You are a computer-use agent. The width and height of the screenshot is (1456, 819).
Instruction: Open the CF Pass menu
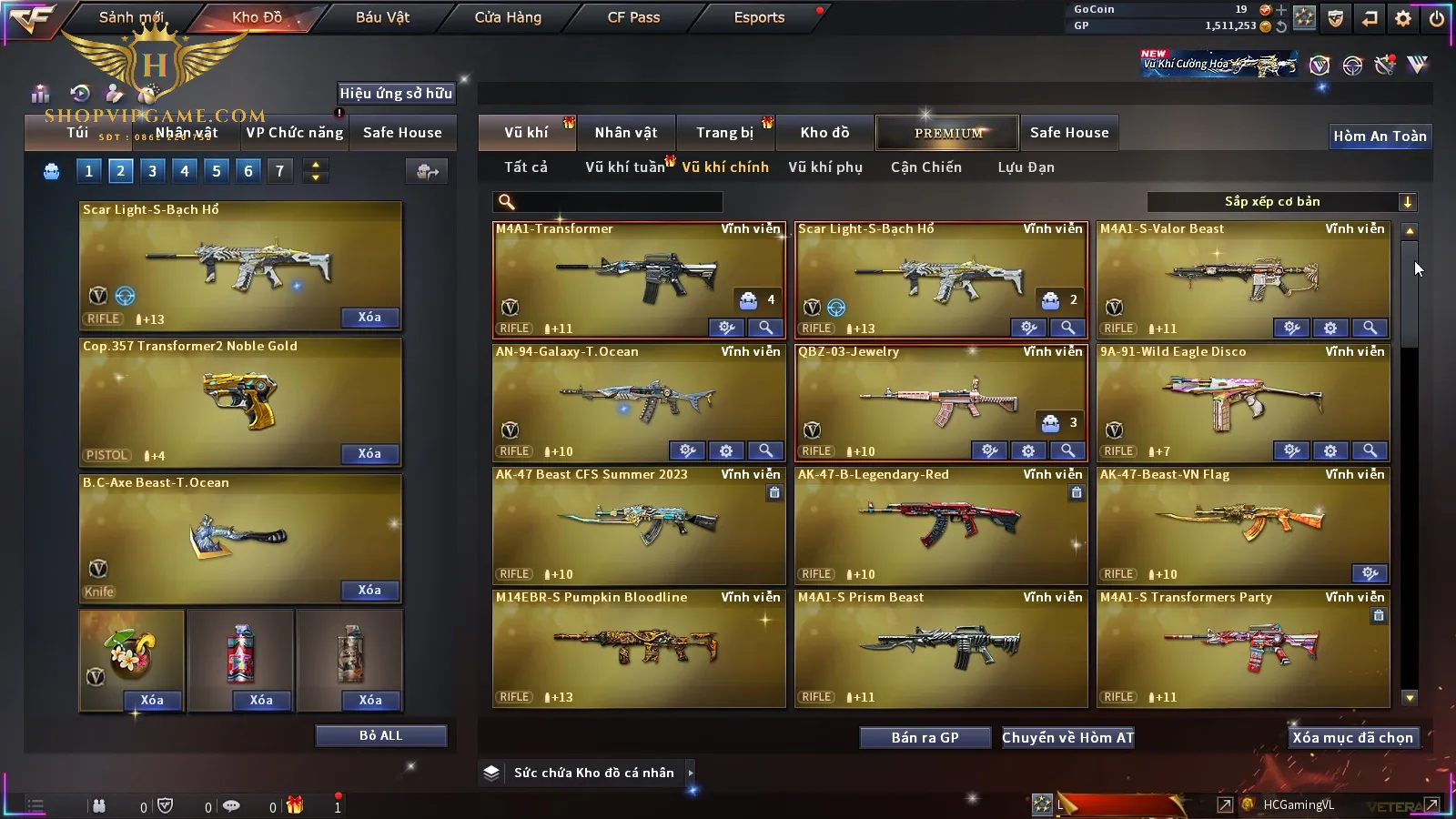point(633,17)
